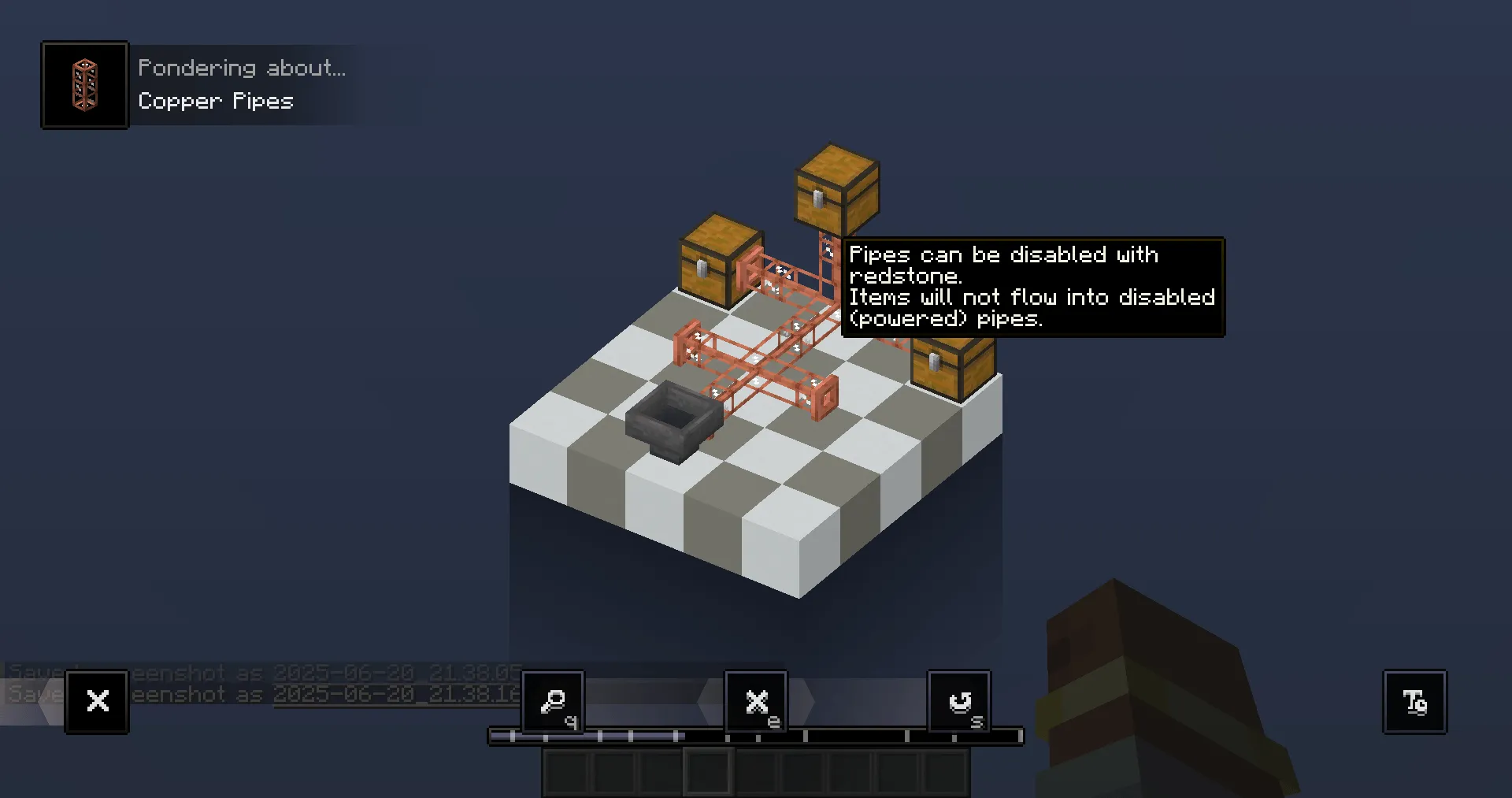Toggle the ponder scene replay mode
Screen dimensions: 1512x798
tap(959, 700)
